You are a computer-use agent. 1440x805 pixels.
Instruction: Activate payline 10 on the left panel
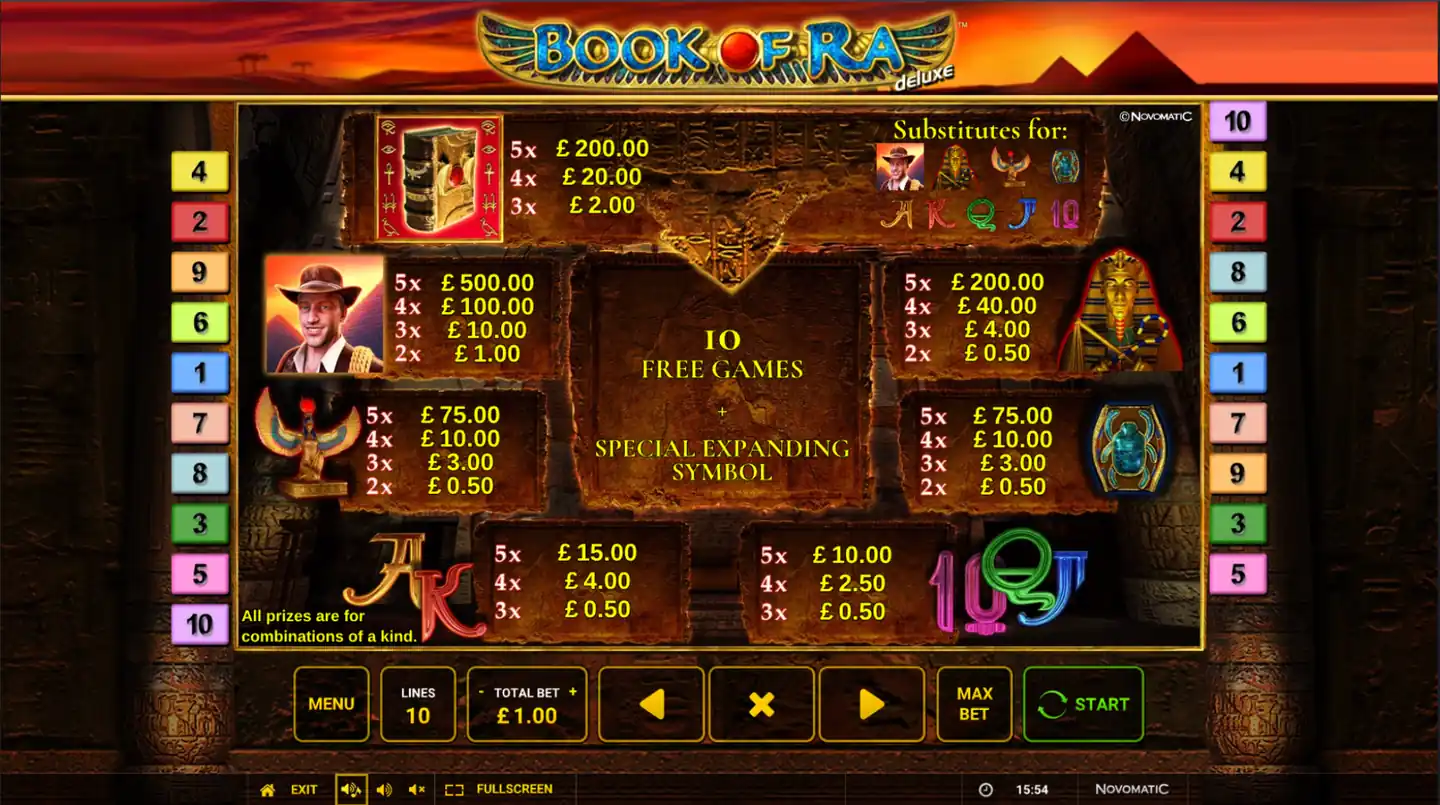click(199, 623)
